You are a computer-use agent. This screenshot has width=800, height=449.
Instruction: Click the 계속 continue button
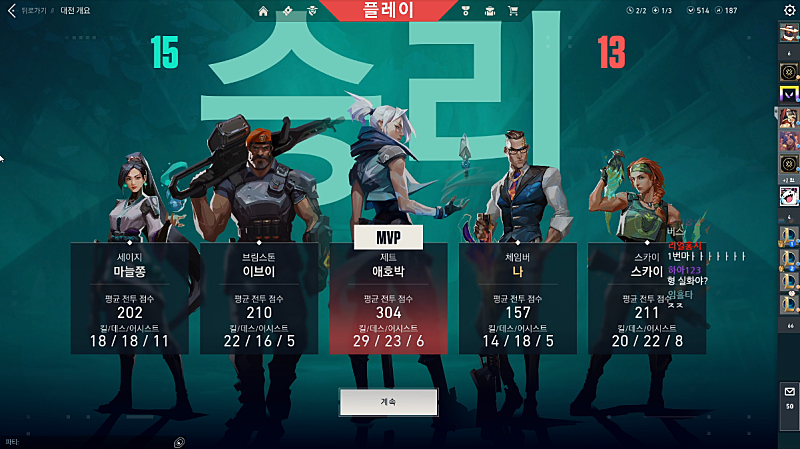pos(388,401)
